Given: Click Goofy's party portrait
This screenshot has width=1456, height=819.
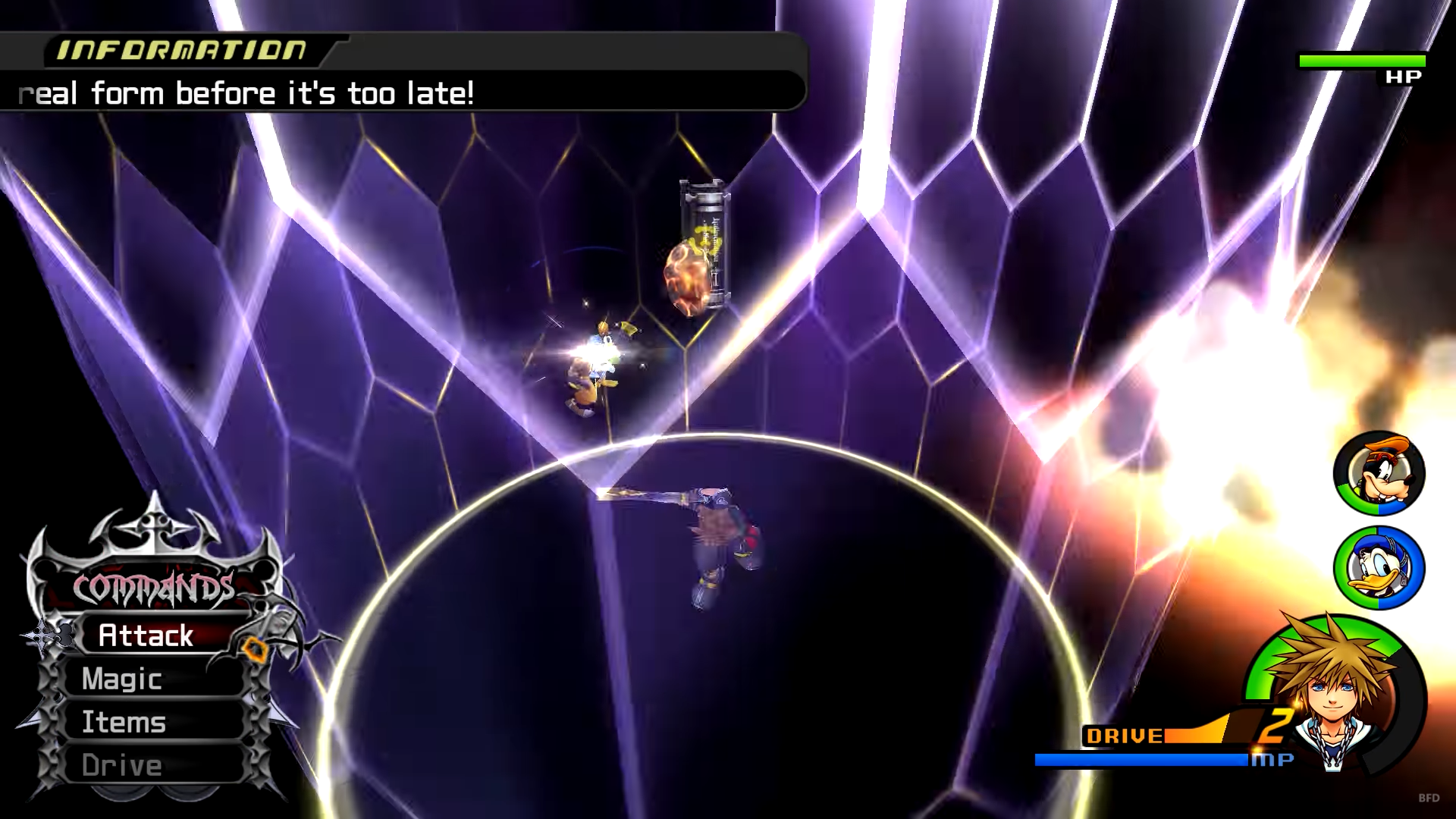Looking at the screenshot, I should (1379, 474).
